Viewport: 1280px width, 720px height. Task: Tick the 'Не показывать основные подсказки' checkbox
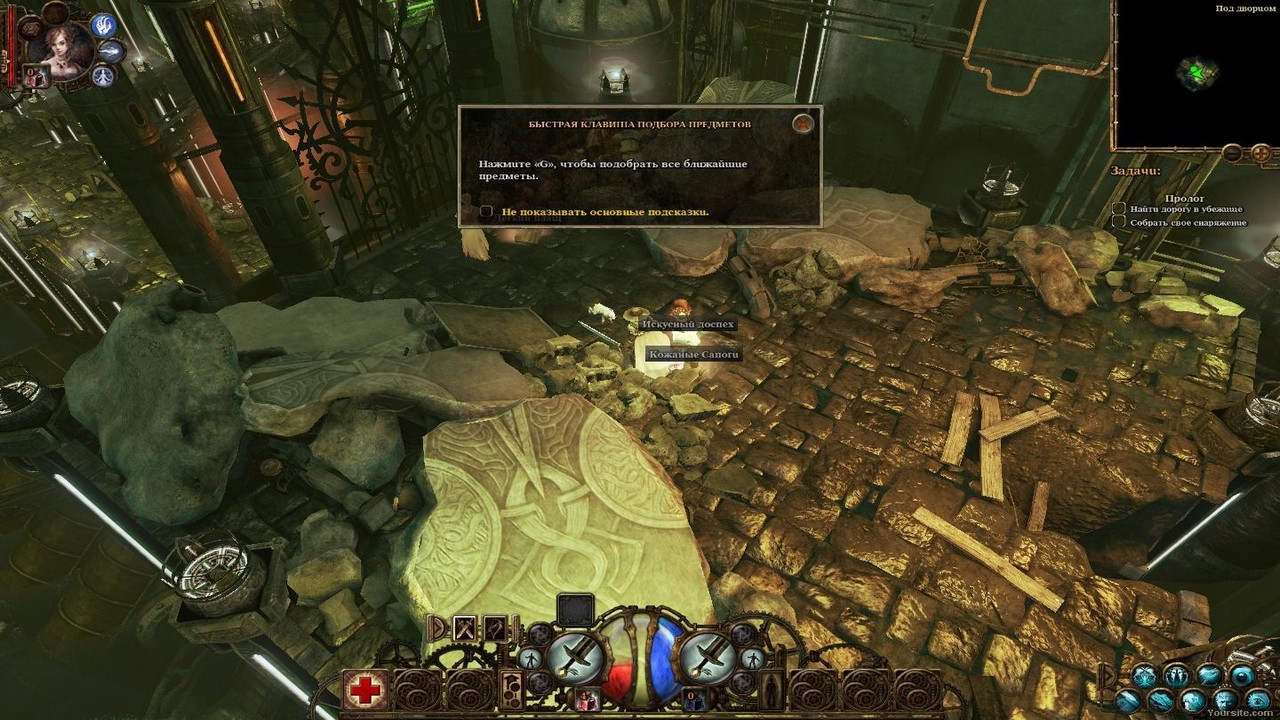[x=487, y=212]
